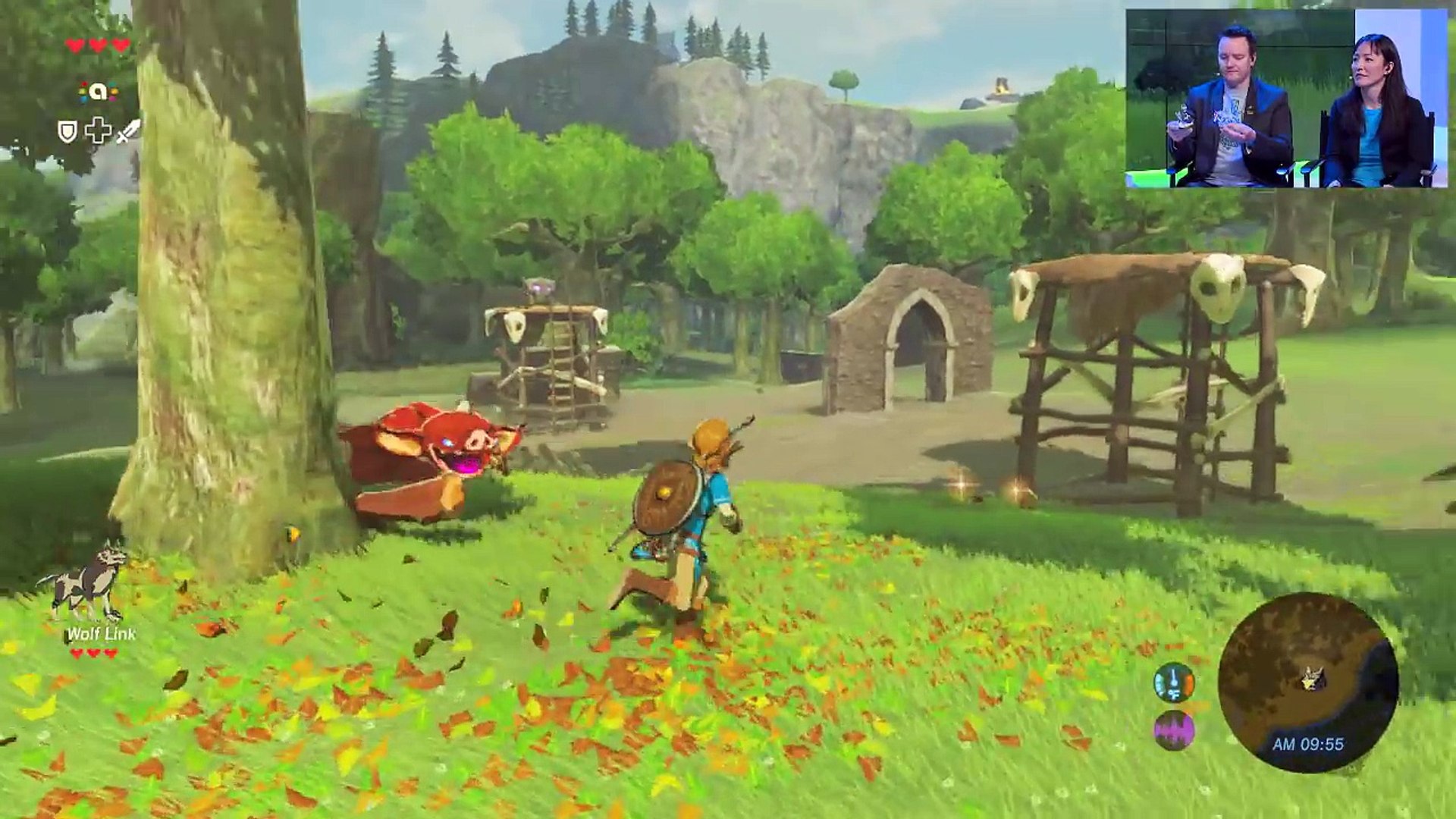Select the amiibo rune icon
Screen dimensions: 1456x819
coord(98,91)
